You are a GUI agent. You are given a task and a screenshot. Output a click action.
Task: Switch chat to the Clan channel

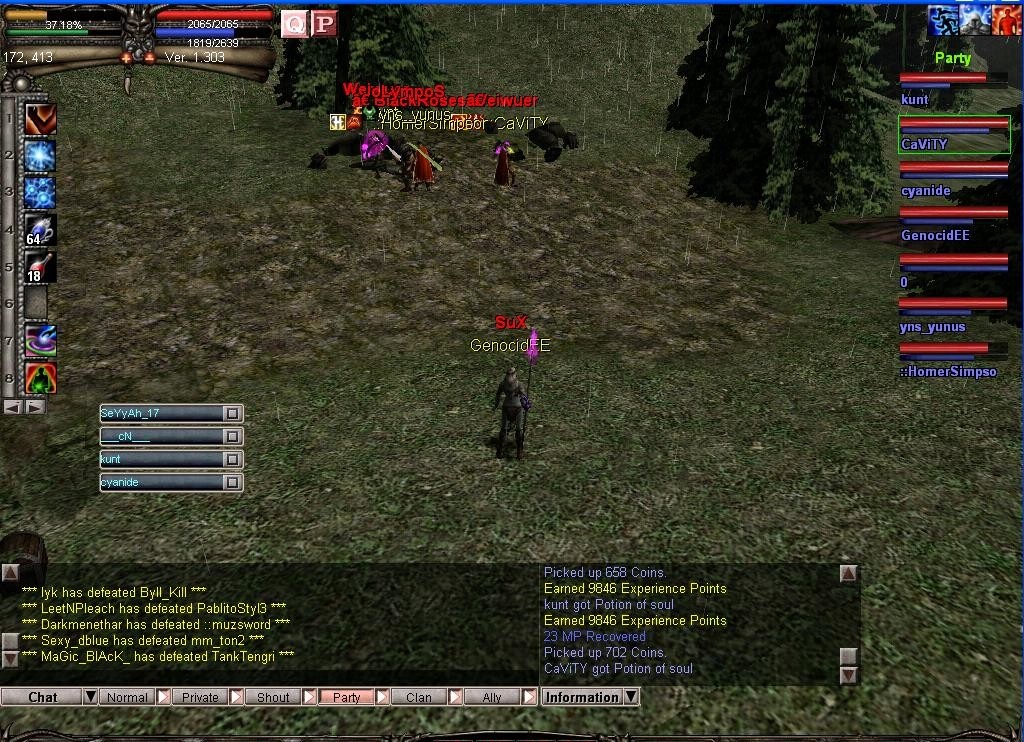point(419,697)
